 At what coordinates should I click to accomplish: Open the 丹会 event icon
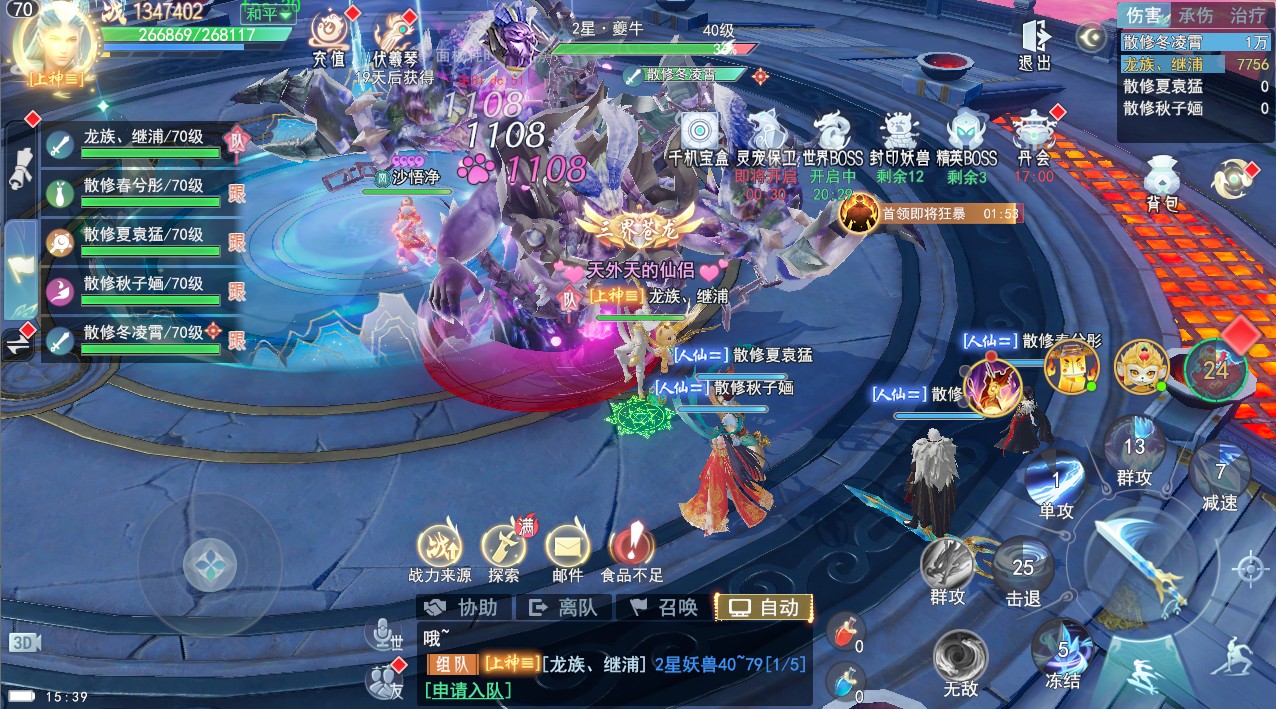point(1034,137)
